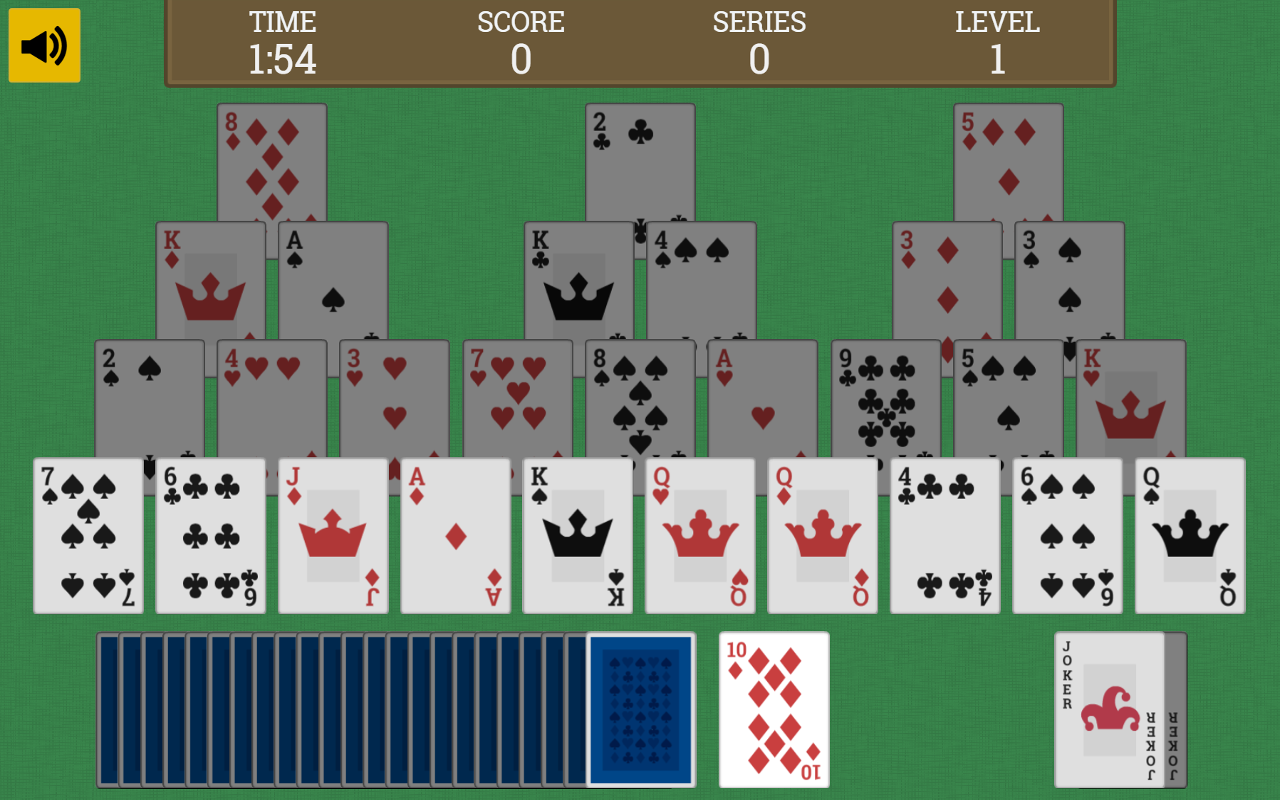1280x800 pixels.
Task: Mute the game sound with the speaker icon
Action: (x=44, y=44)
